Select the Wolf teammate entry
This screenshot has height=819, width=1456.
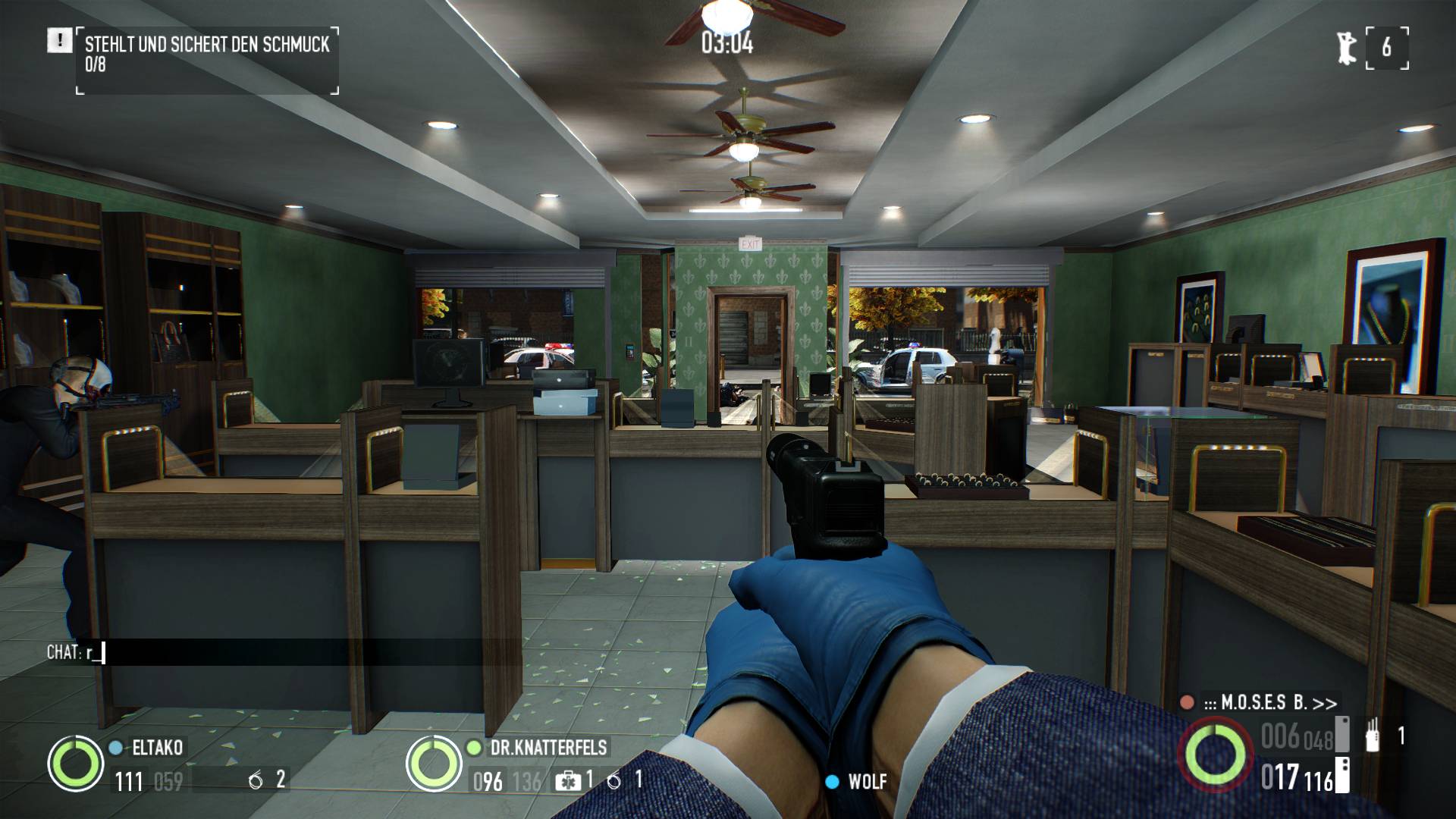point(865,782)
